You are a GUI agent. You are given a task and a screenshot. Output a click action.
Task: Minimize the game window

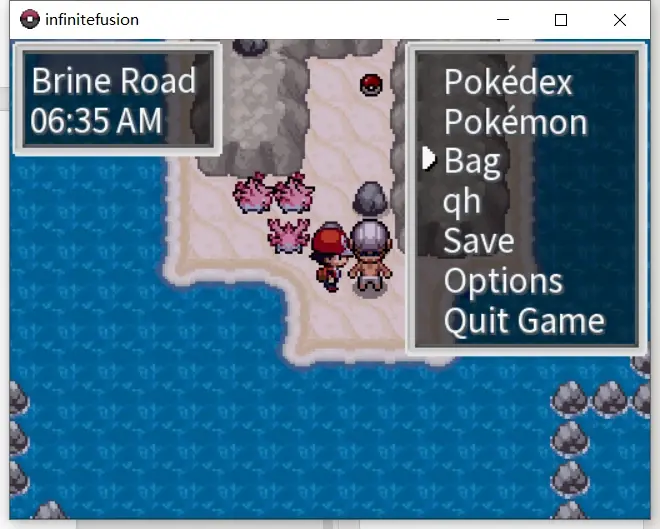[x=503, y=19]
